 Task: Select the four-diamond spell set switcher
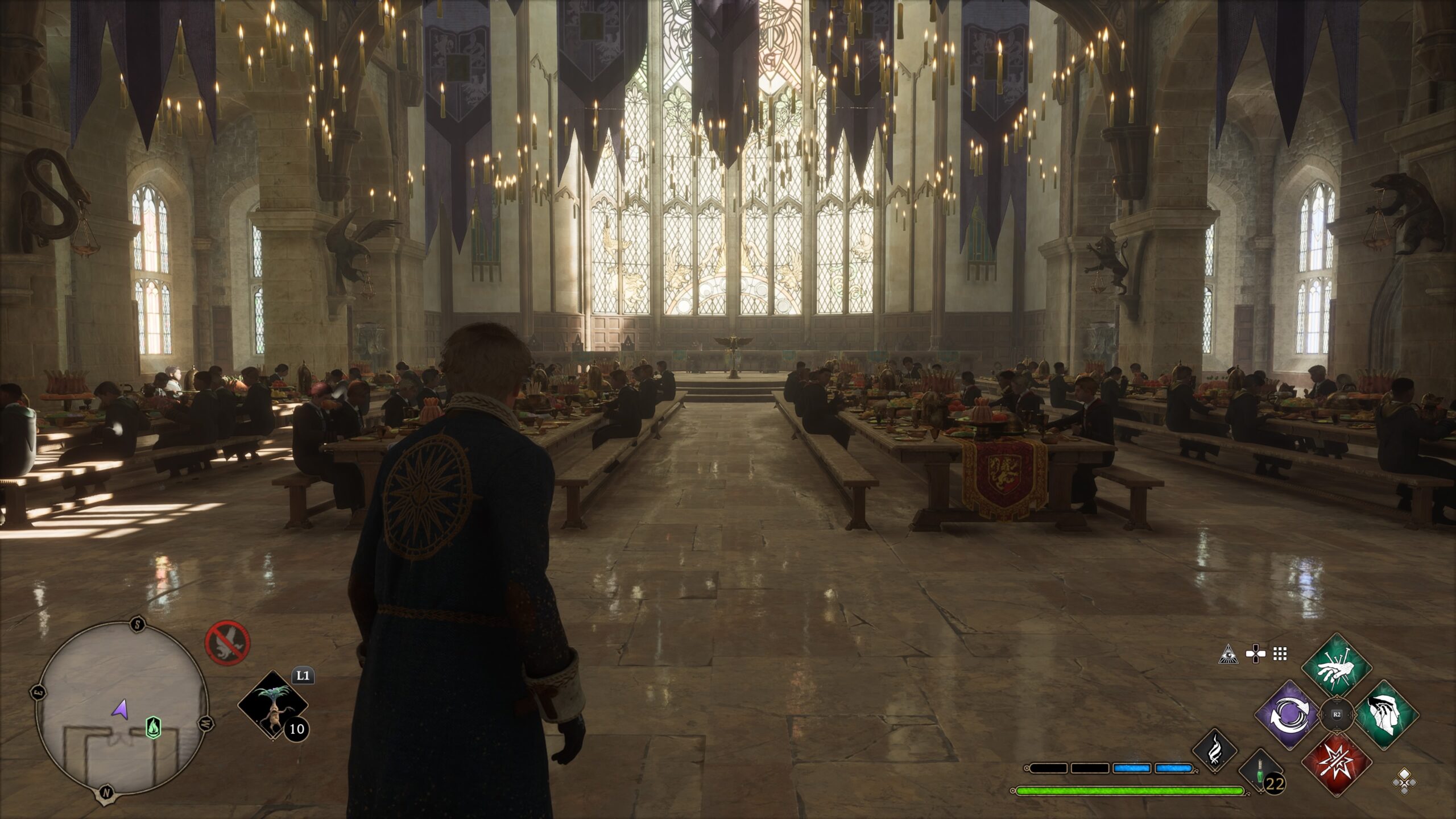pos(1404,781)
